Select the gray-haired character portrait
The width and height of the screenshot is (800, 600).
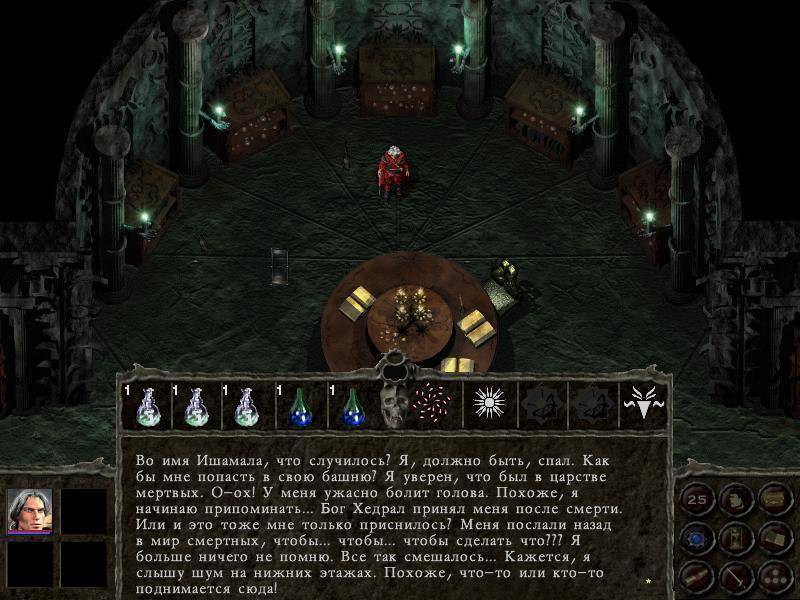[29, 510]
